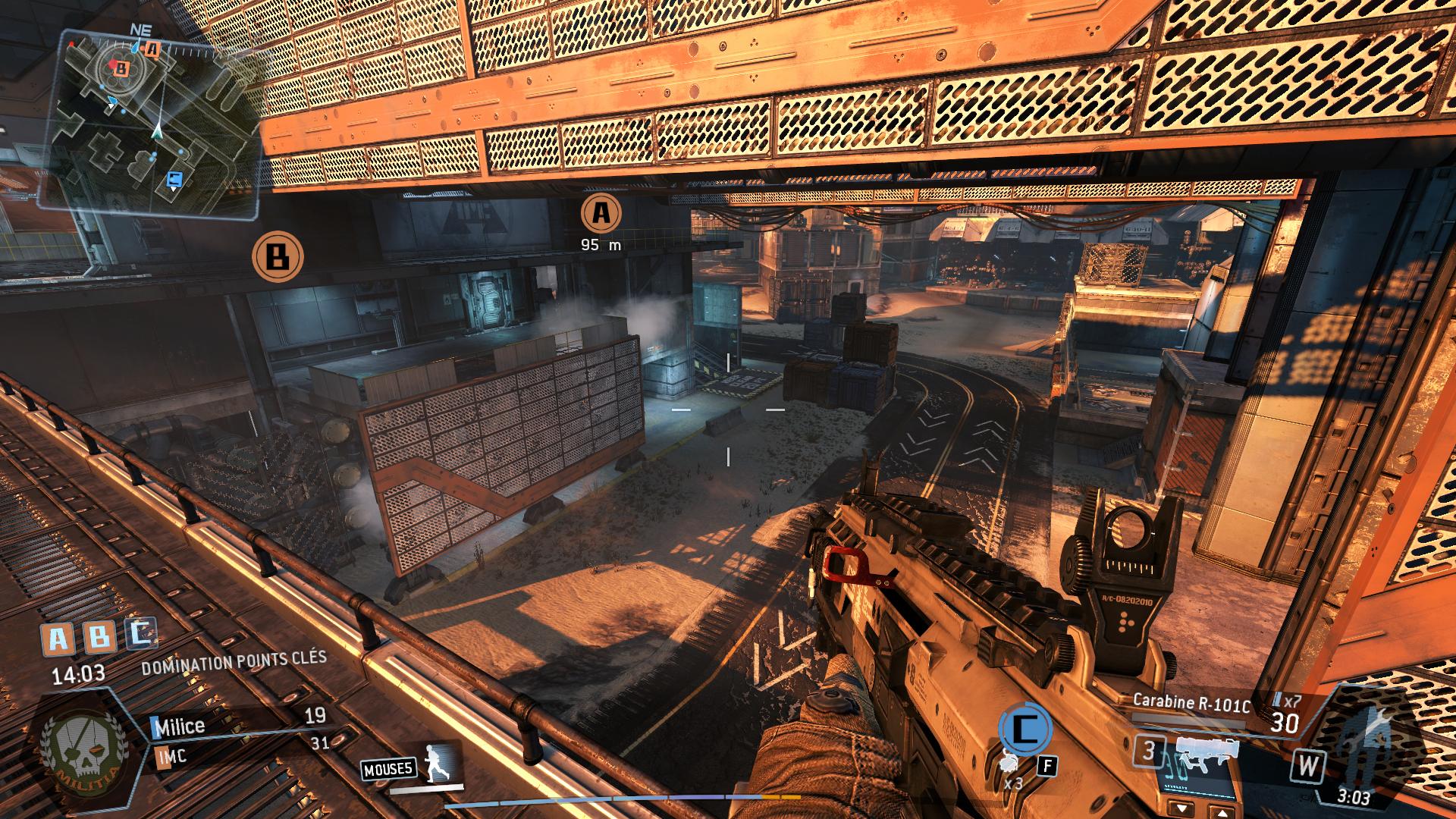Click the minimap radar display
The height and width of the screenshot is (819, 1456).
[152, 121]
